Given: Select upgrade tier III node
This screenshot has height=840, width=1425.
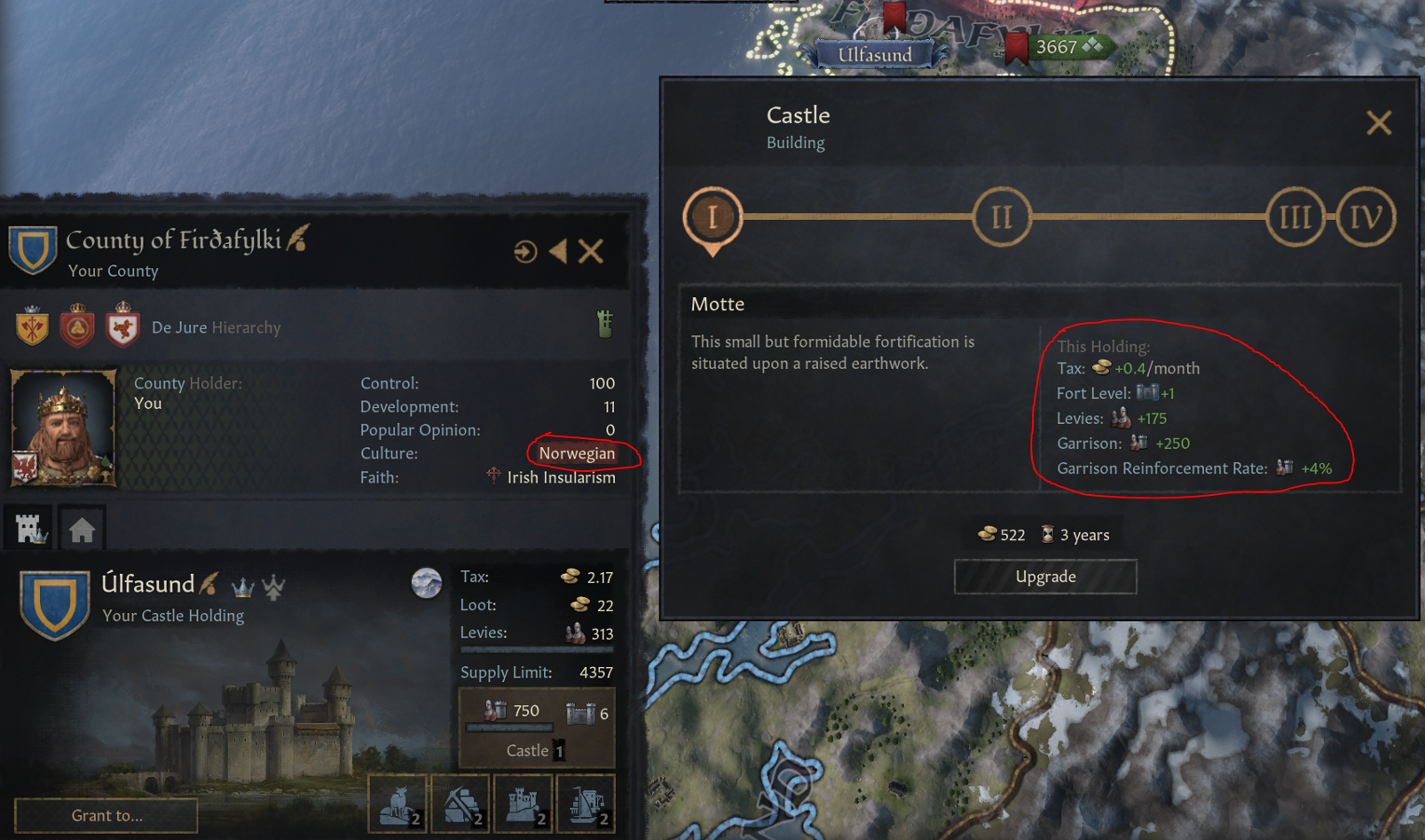Looking at the screenshot, I should tap(1296, 216).
